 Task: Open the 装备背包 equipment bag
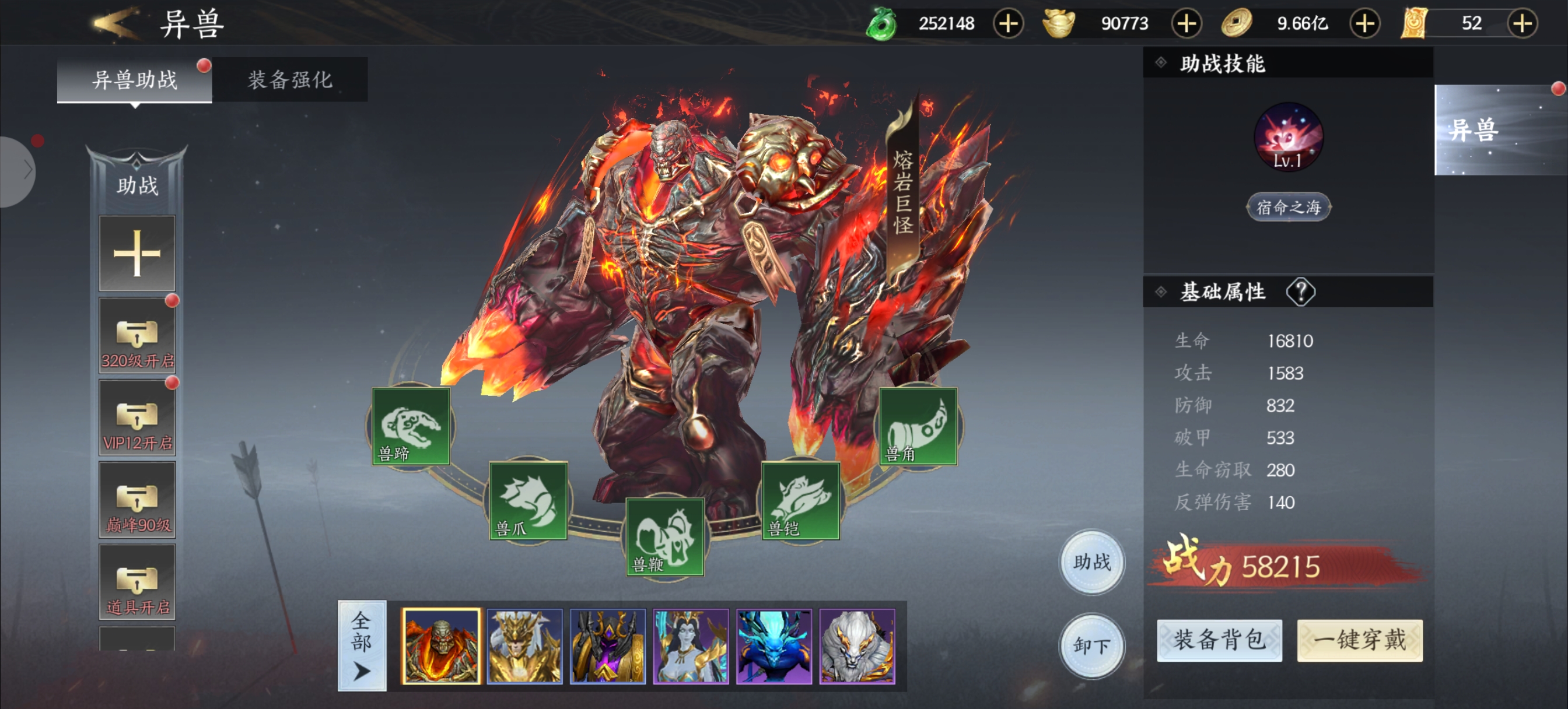tap(1219, 640)
